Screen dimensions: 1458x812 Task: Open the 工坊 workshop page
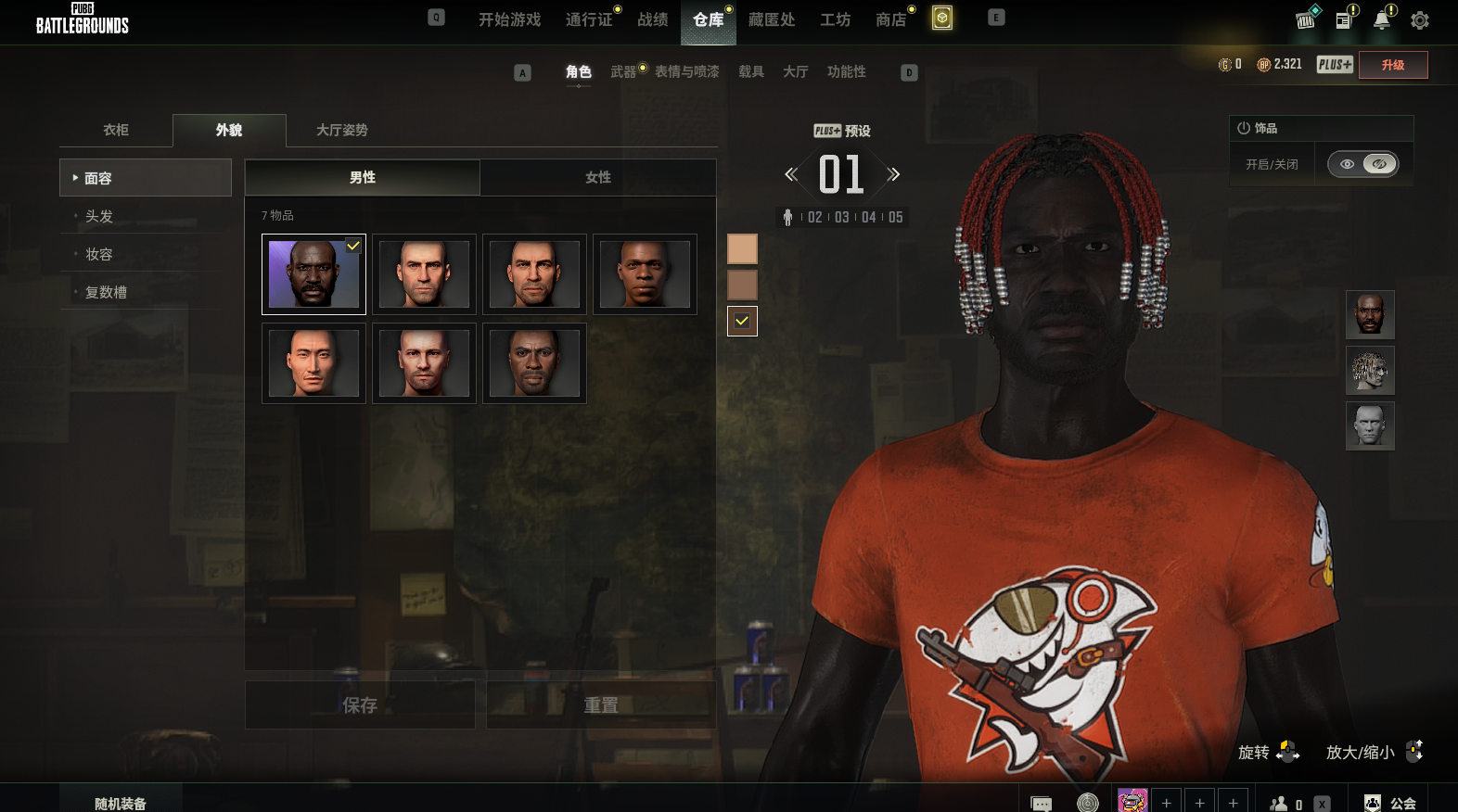click(835, 19)
